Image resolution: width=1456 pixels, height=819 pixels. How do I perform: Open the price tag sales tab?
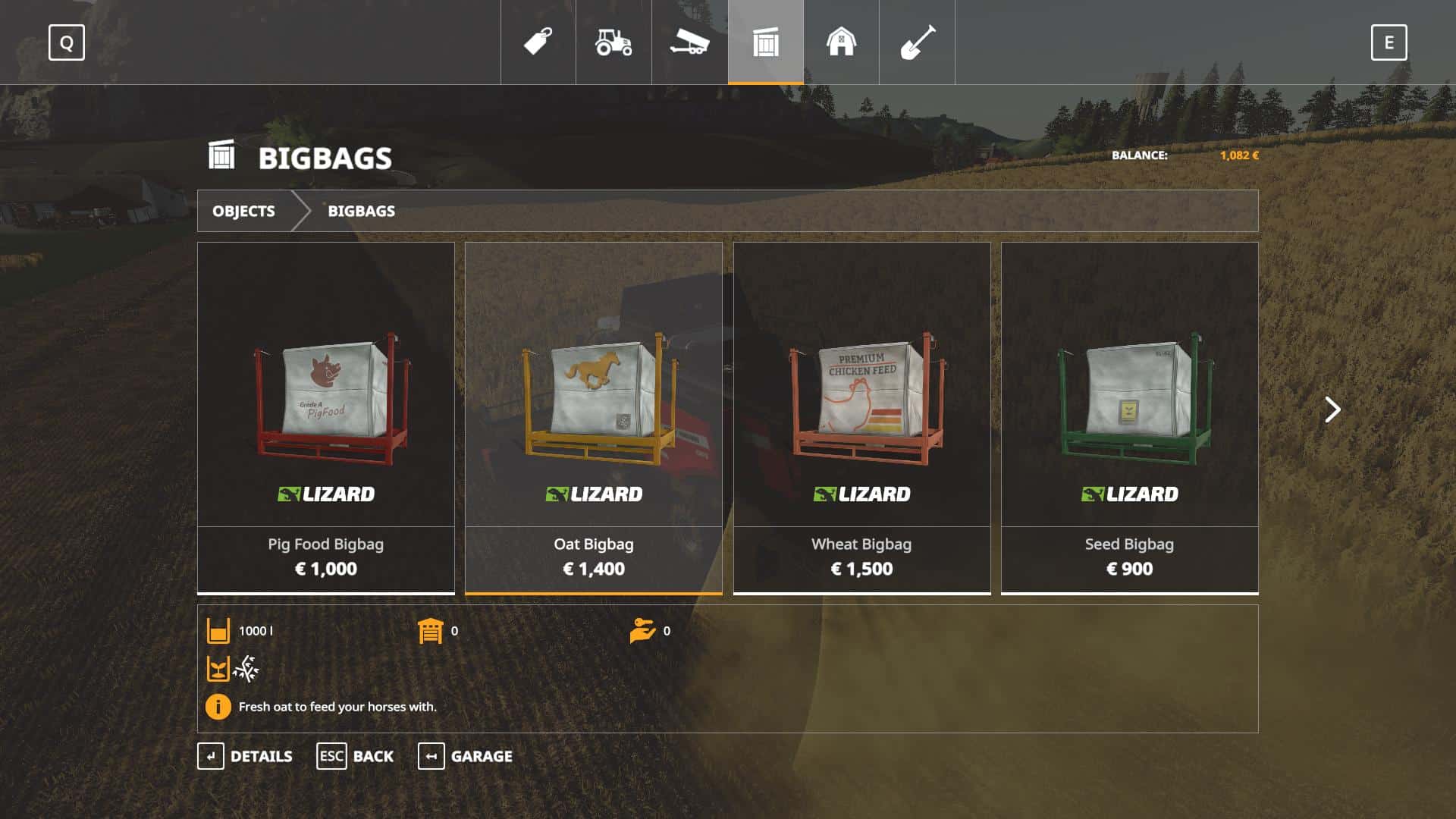[538, 42]
